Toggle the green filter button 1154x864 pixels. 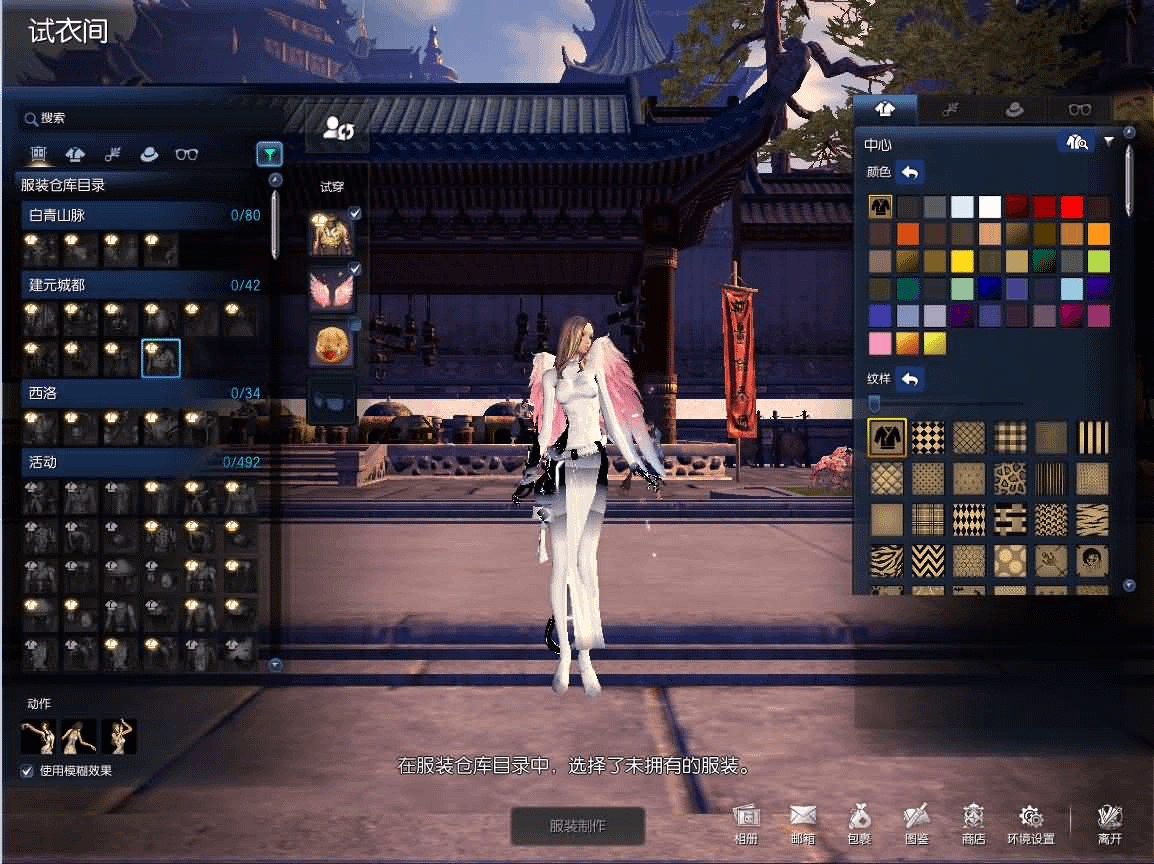(269, 154)
